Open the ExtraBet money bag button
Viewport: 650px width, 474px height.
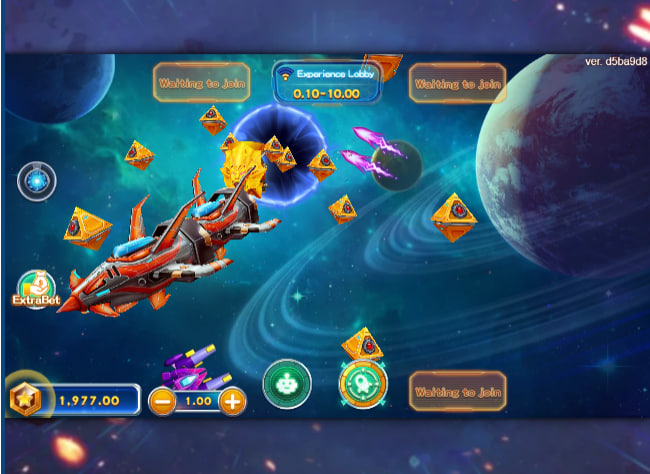36,289
